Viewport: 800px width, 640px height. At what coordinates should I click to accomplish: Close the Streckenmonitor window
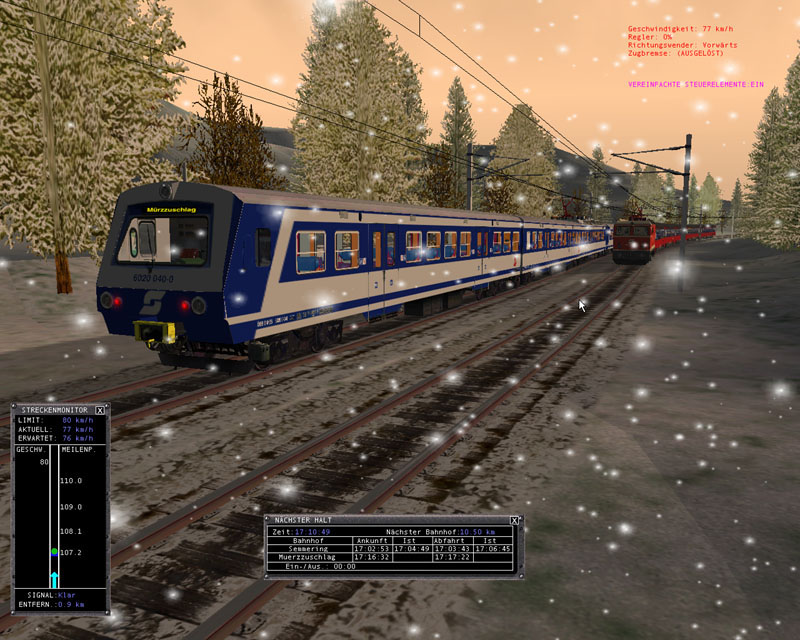click(100, 410)
